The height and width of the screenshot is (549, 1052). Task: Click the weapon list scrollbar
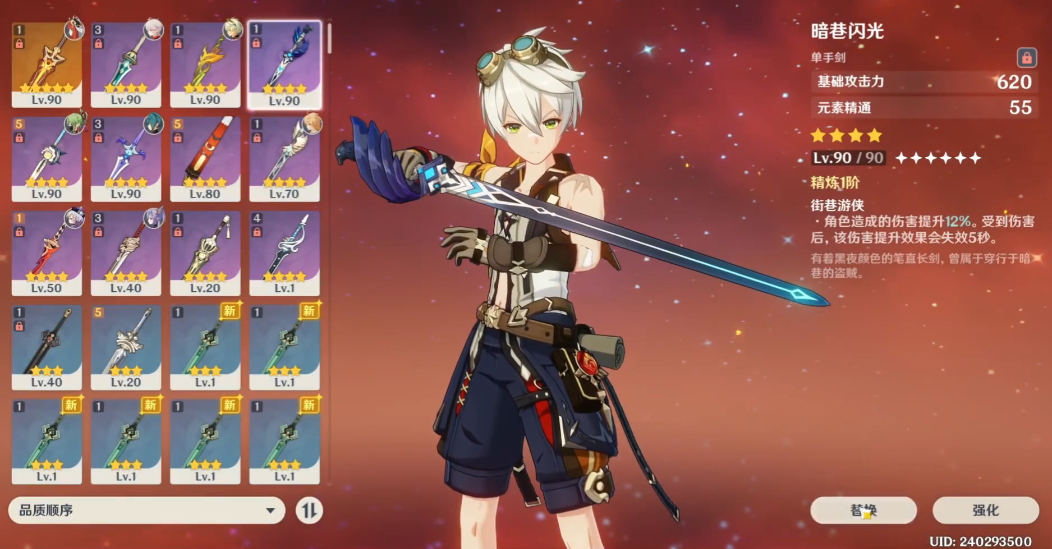point(330,40)
